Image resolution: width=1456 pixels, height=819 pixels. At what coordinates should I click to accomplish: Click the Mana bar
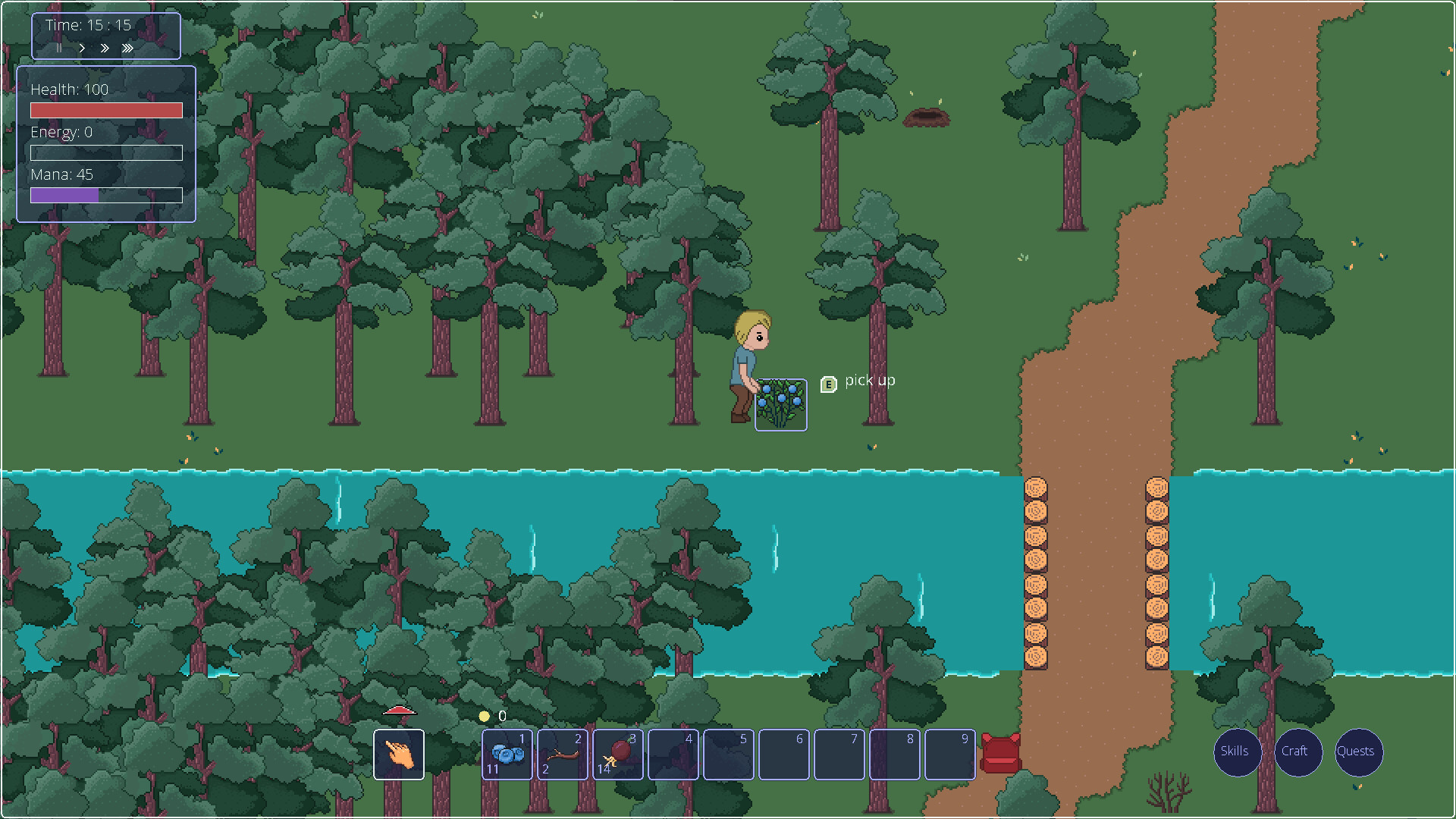pos(105,195)
